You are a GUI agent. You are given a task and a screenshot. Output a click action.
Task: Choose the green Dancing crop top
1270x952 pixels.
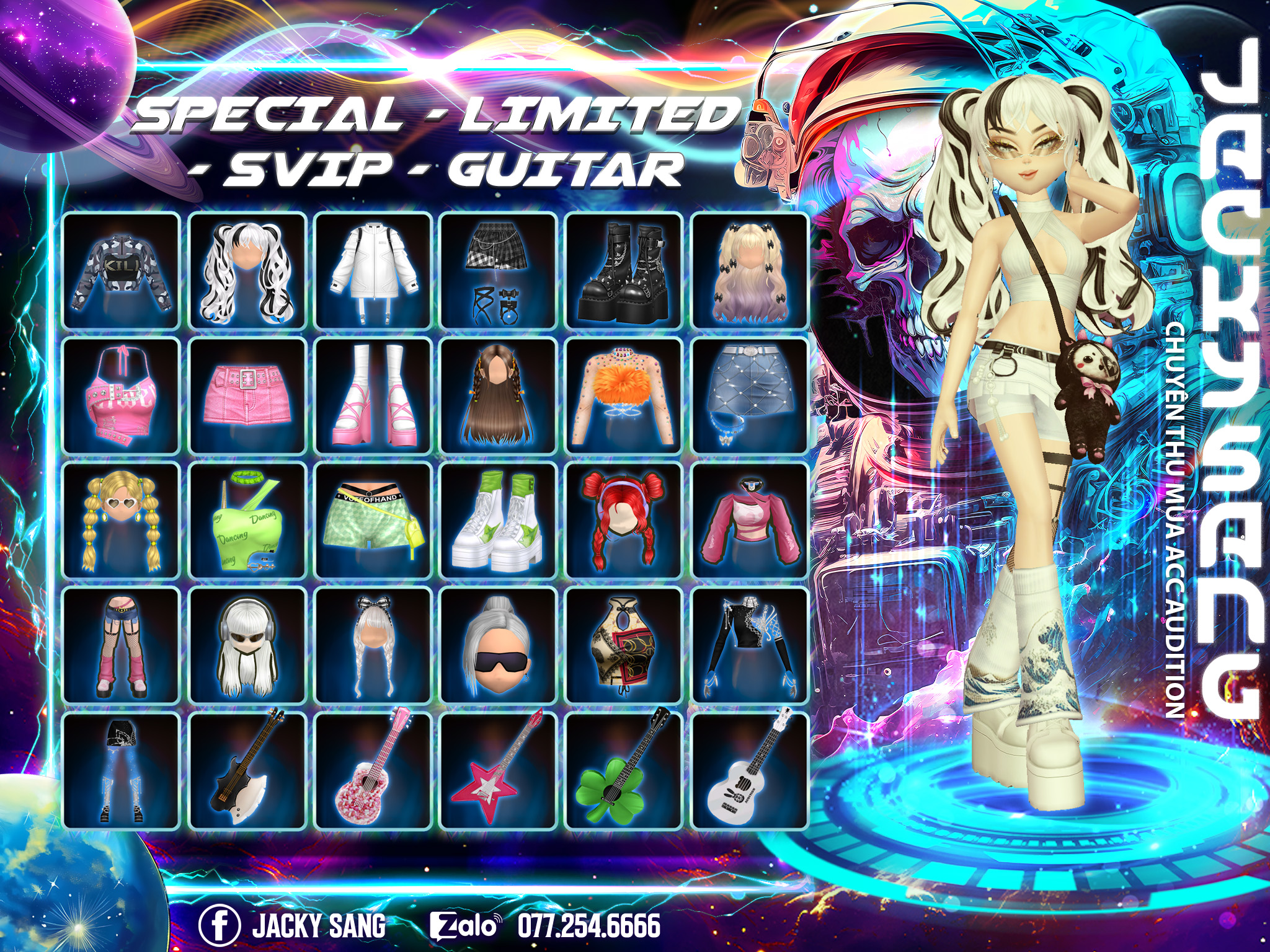click(x=247, y=521)
